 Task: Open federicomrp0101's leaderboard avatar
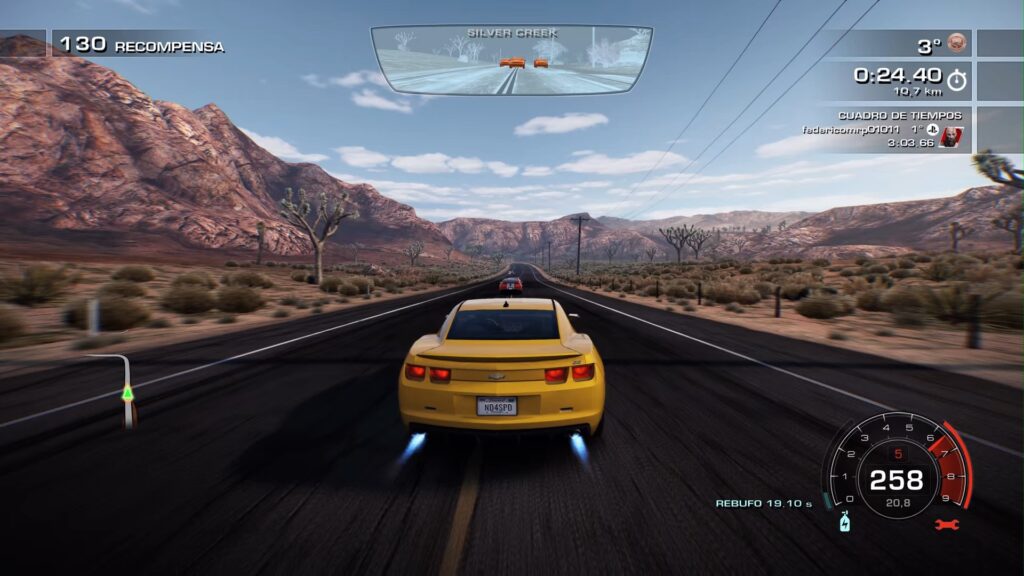pyautogui.click(x=952, y=136)
